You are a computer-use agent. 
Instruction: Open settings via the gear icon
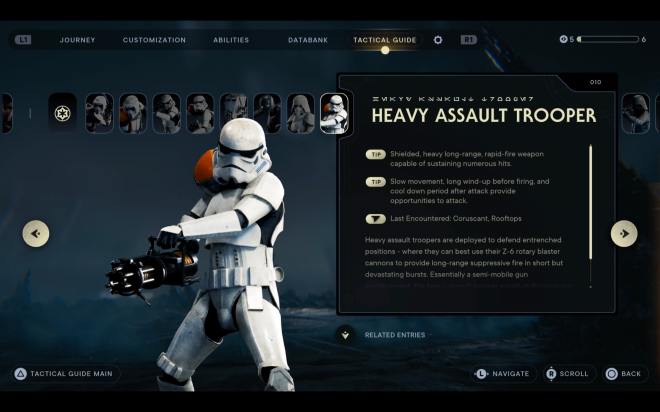click(438, 40)
